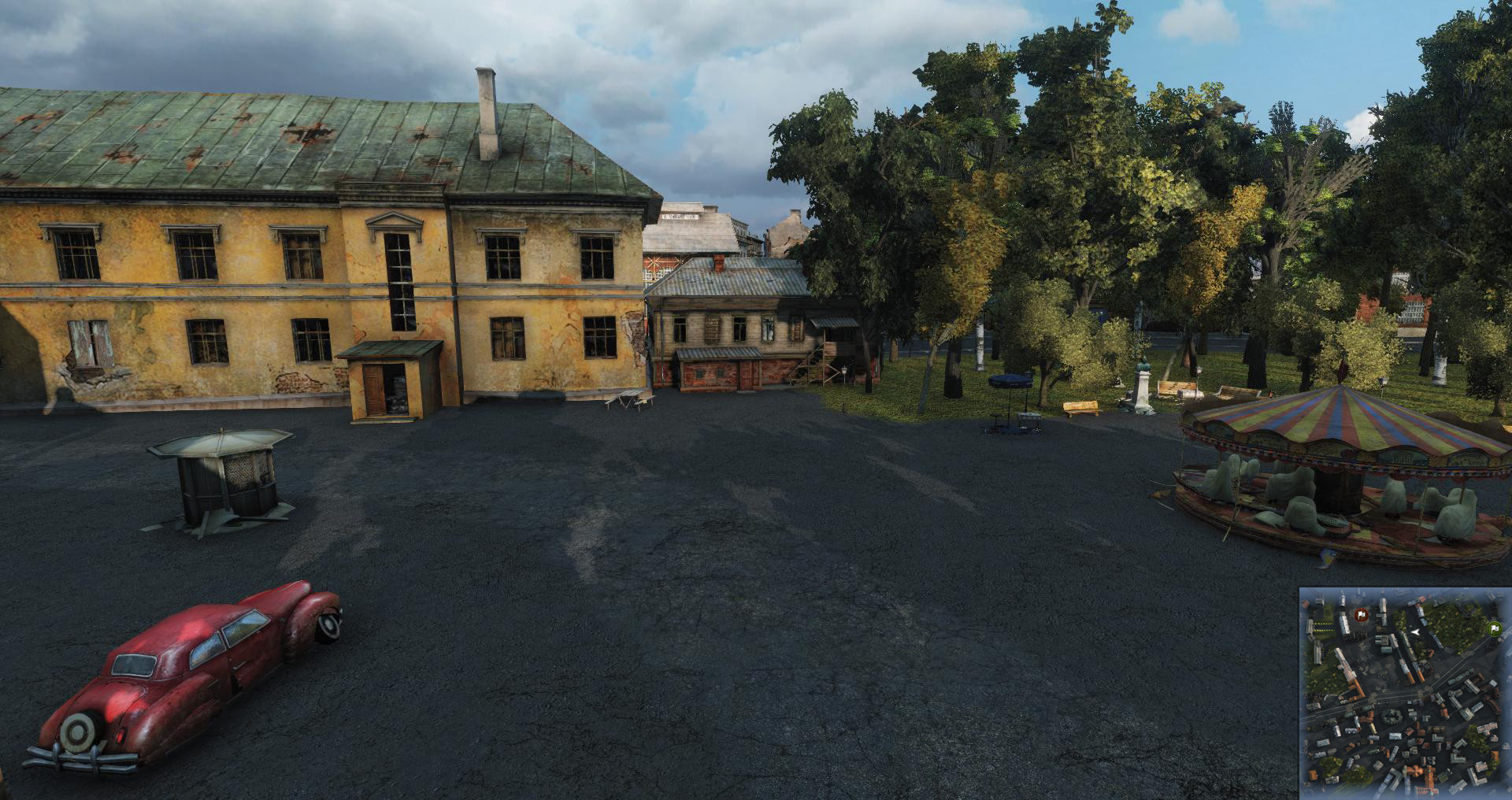Select the green allied base flag marker
This screenshot has width=1512, height=800.
[1493, 628]
